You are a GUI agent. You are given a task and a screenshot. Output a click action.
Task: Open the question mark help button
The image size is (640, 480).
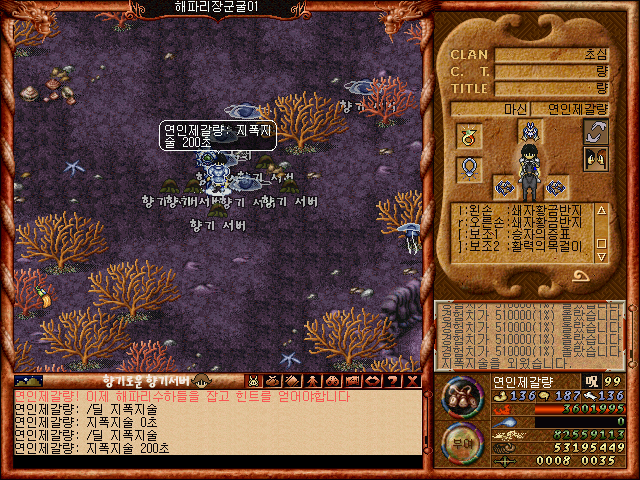point(395,381)
